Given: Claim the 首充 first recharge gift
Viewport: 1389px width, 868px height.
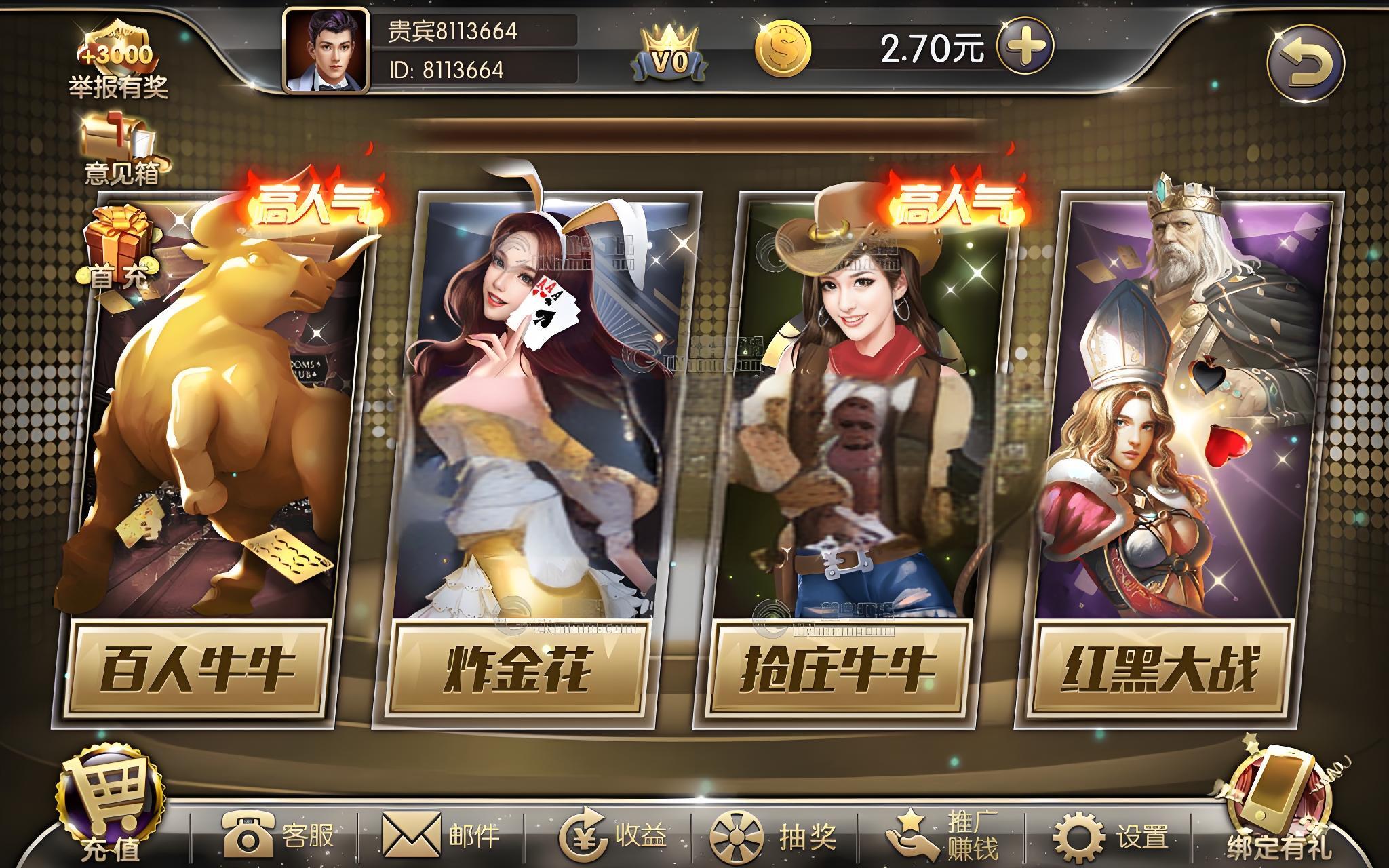Looking at the screenshot, I should click(117, 248).
